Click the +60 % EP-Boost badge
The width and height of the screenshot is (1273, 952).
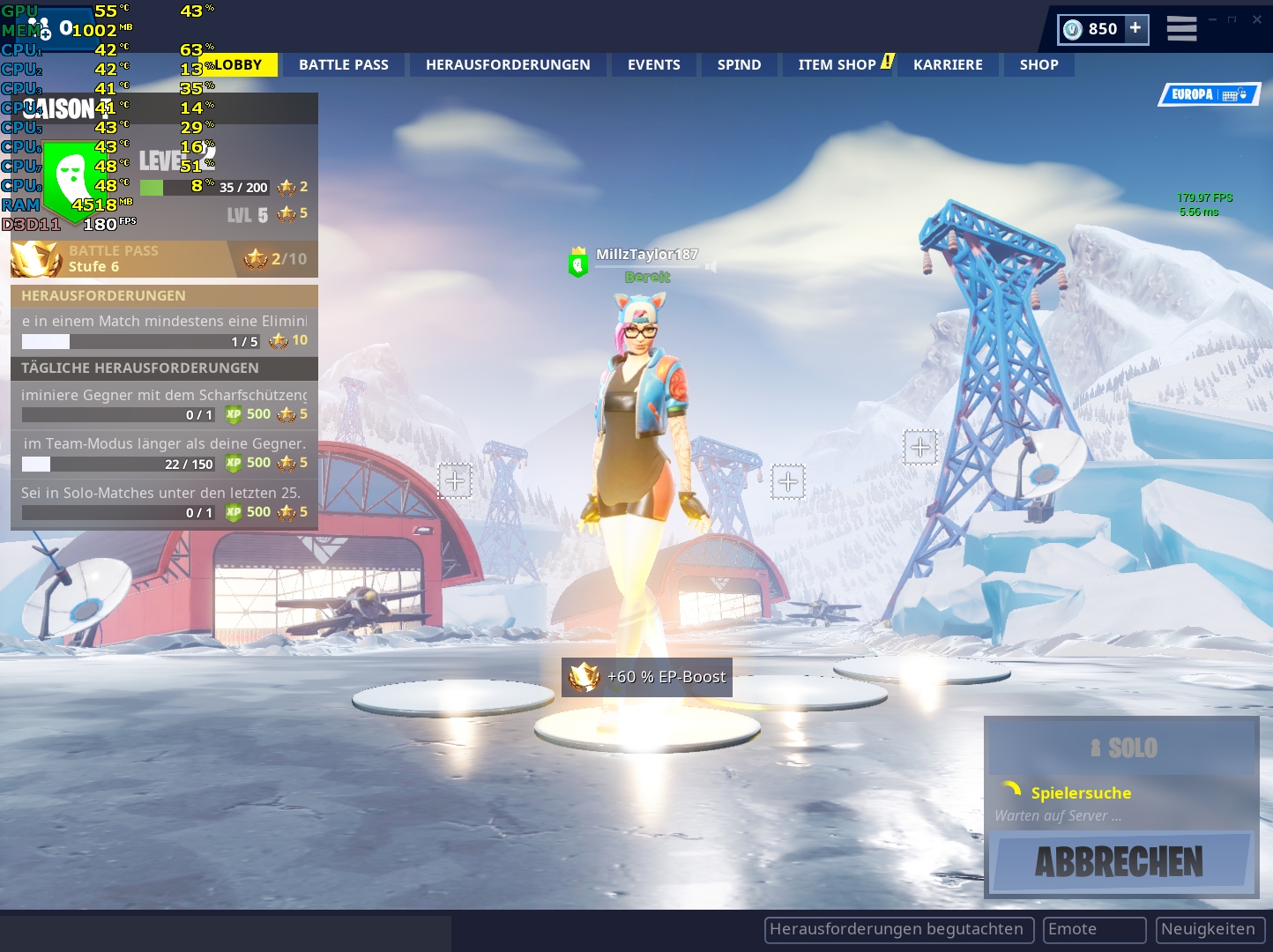(x=646, y=677)
